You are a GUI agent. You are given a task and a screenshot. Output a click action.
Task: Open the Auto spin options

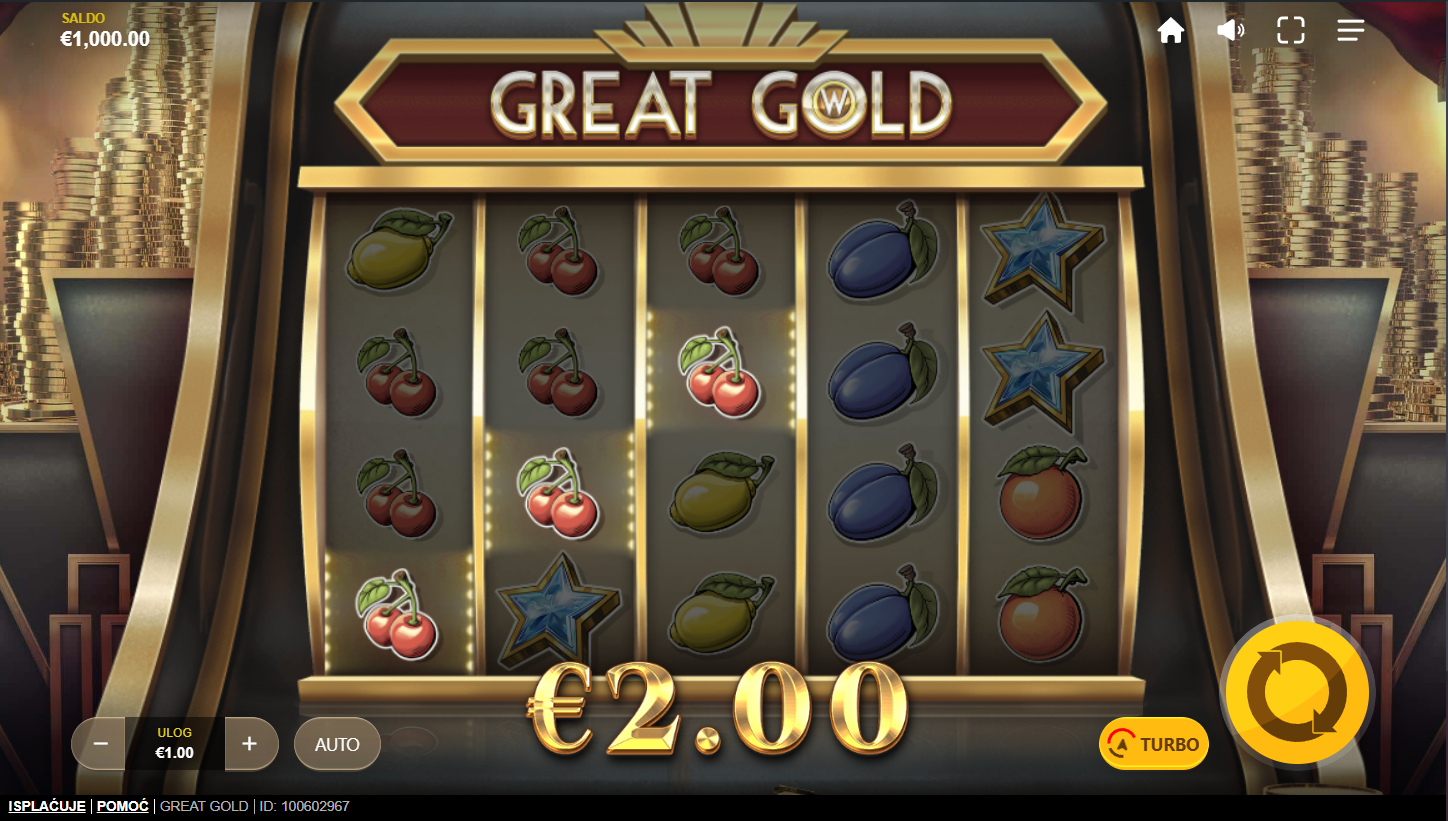pos(337,744)
